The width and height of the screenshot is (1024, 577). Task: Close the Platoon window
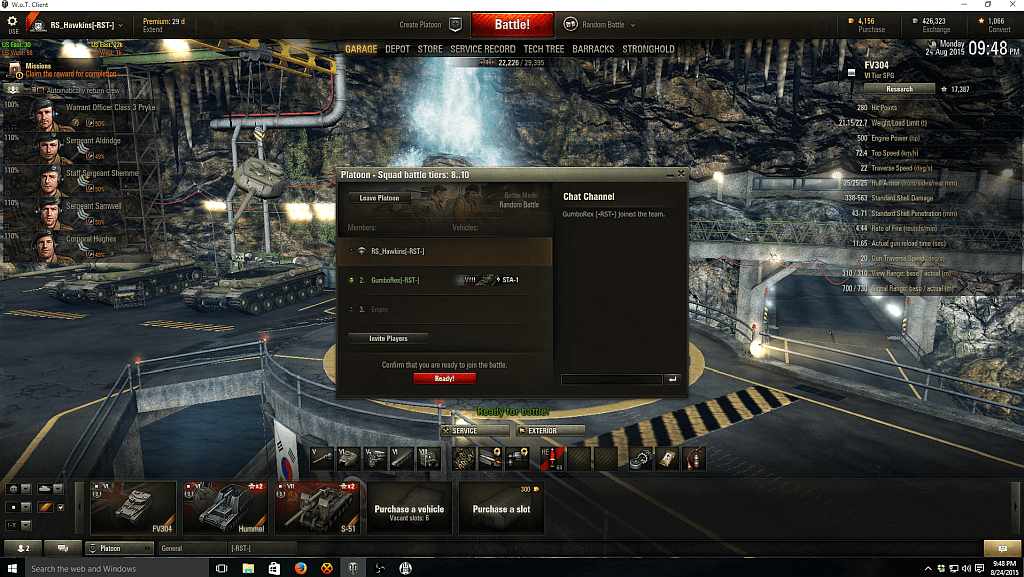tap(681, 174)
